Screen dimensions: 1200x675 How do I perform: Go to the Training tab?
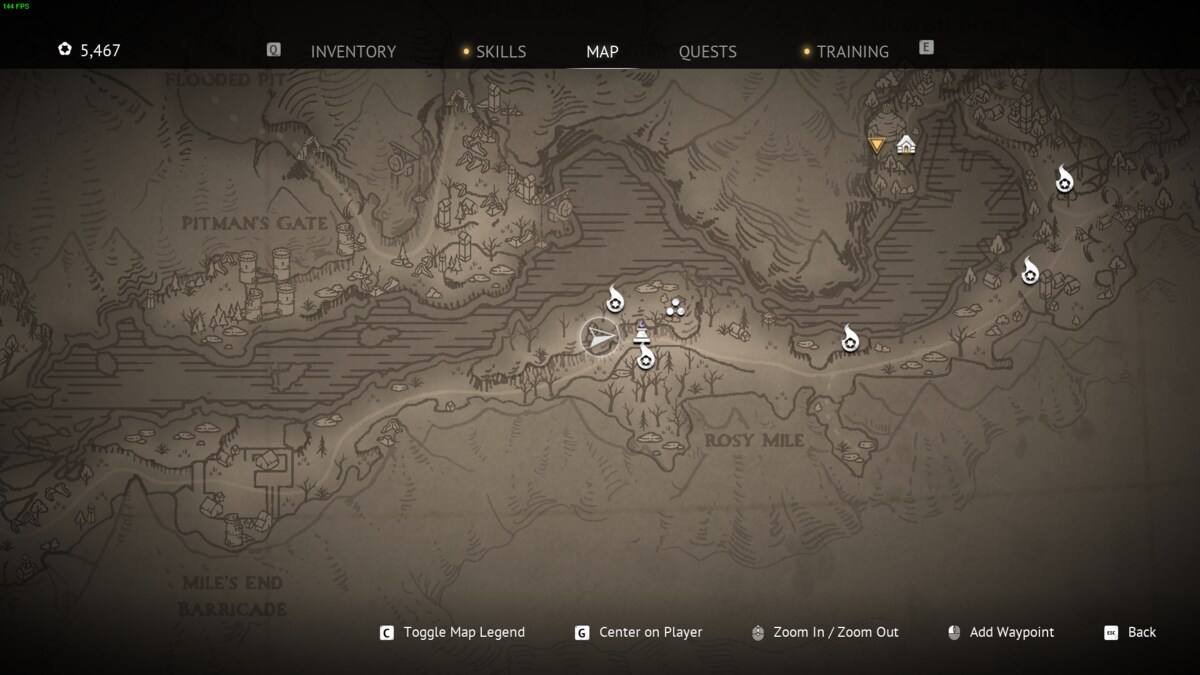(x=852, y=52)
